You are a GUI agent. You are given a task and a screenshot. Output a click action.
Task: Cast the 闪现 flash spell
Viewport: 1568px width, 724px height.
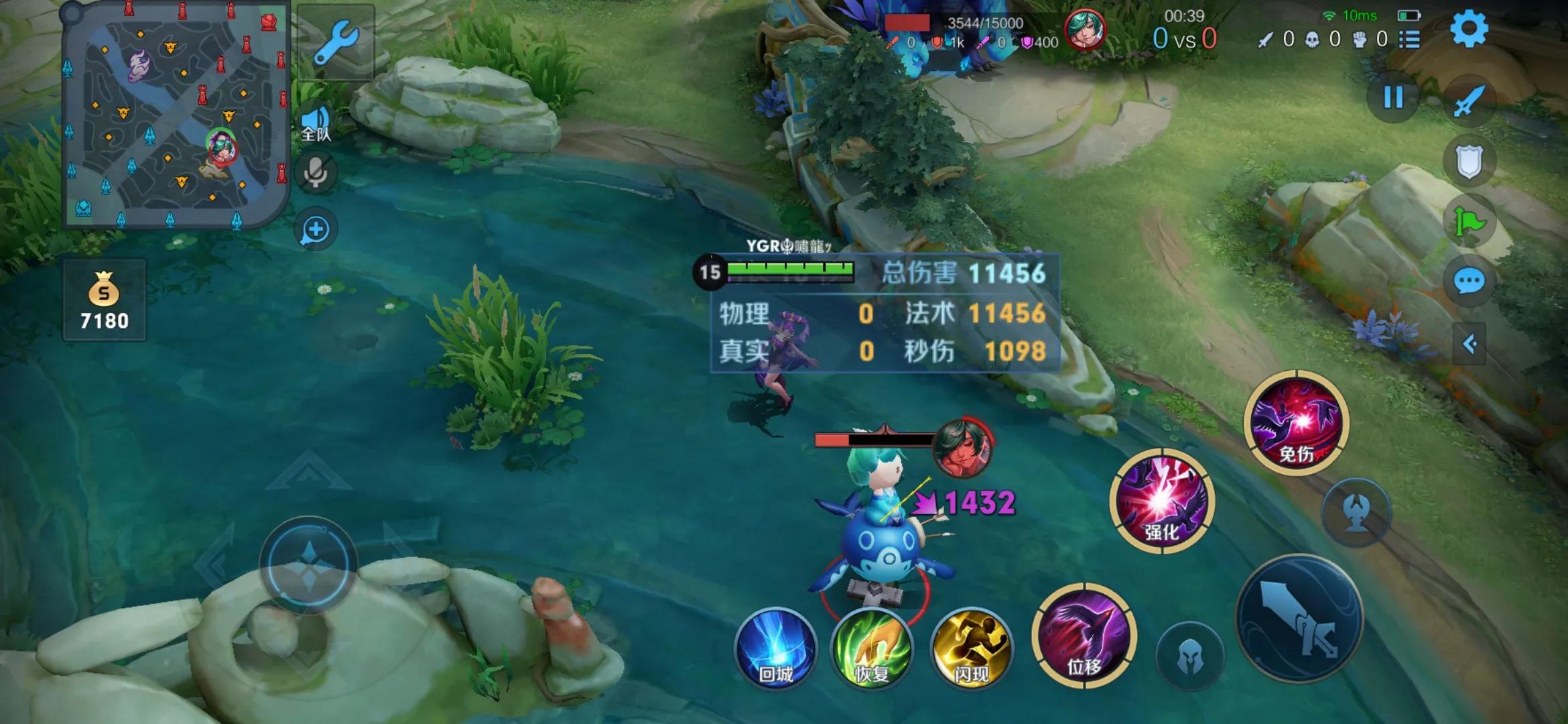pyautogui.click(x=971, y=649)
